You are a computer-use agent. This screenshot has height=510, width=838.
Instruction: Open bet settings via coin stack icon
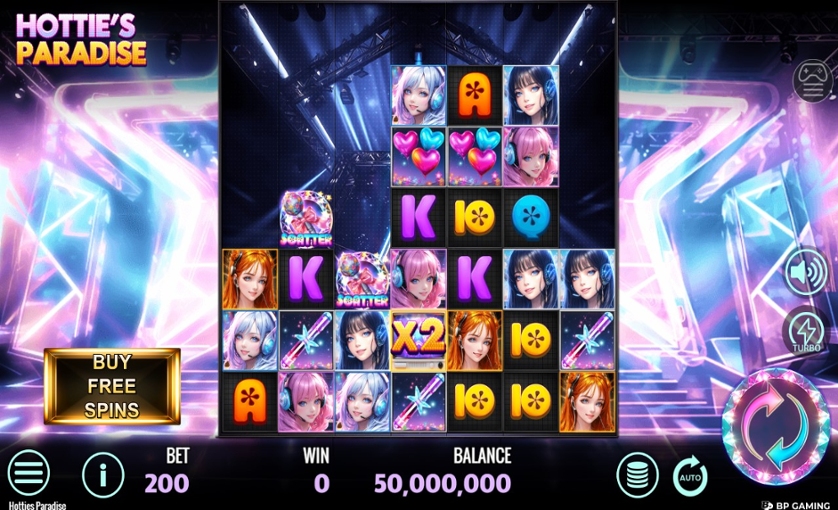(637, 474)
